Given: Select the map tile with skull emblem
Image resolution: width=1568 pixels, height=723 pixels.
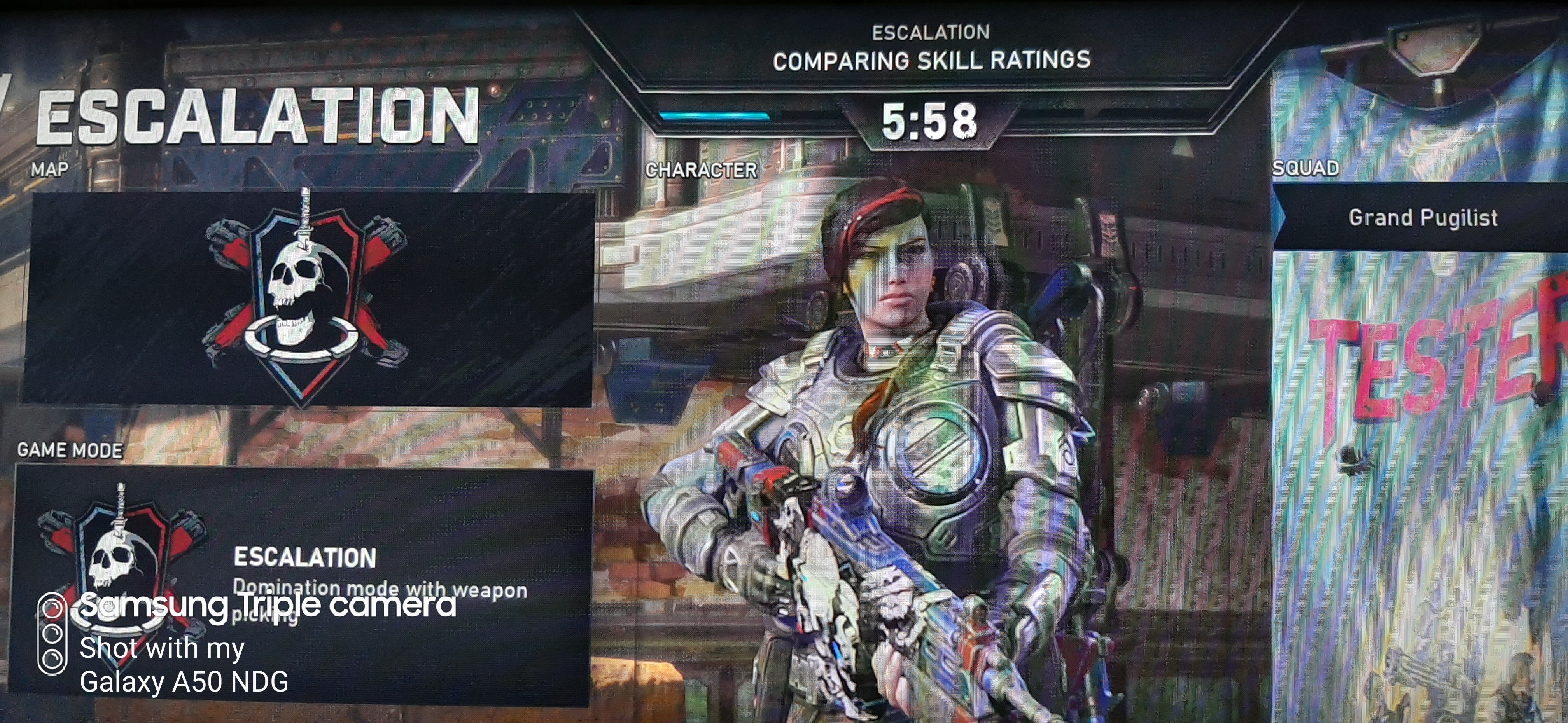Looking at the screenshot, I should point(307,298).
